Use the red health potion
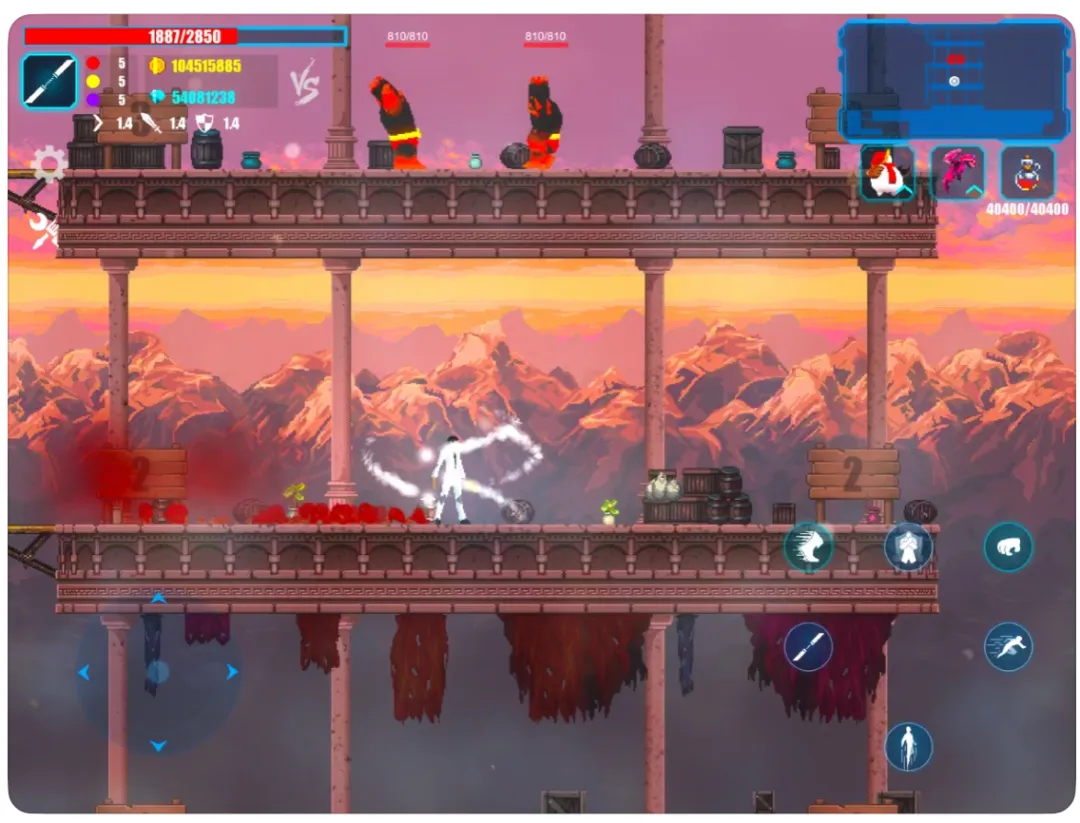The width and height of the screenshot is (1080, 823). click(x=1027, y=174)
